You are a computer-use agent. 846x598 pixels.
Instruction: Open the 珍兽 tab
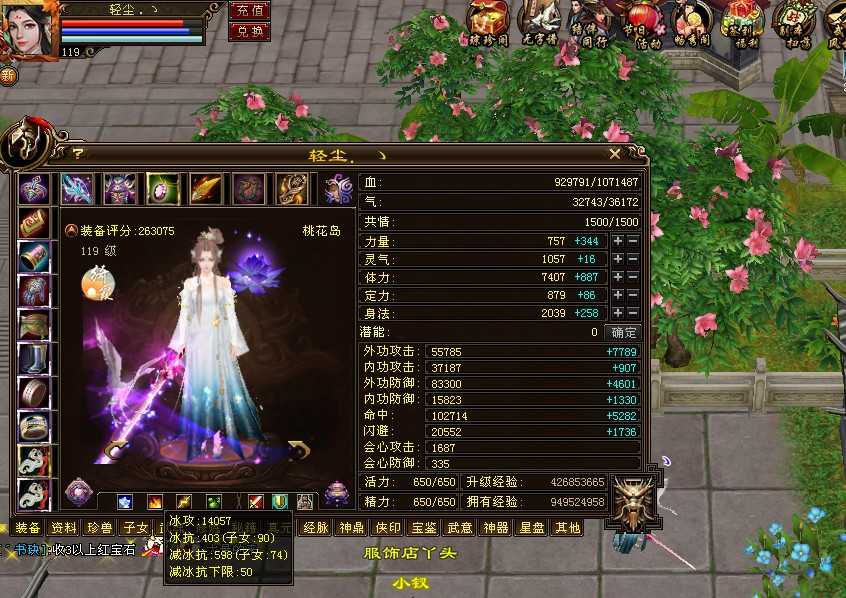coord(100,528)
